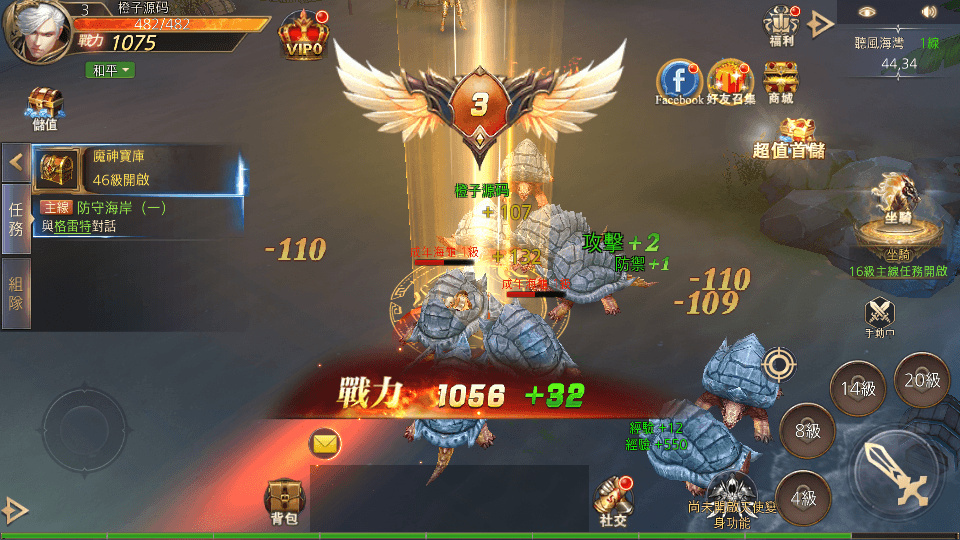The image size is (960, 540).
Task: Tap the target lock crosshair button
Action: 779,364
